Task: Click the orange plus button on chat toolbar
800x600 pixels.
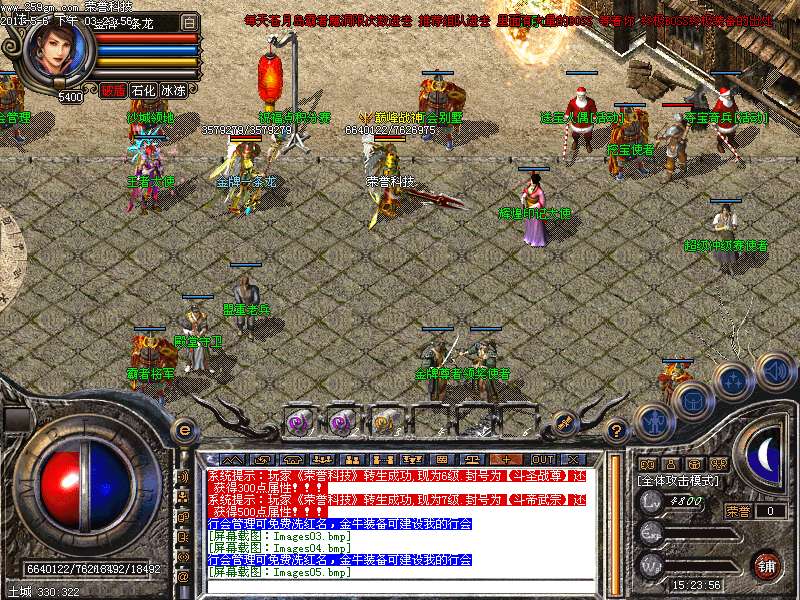Action: point(508,459)
